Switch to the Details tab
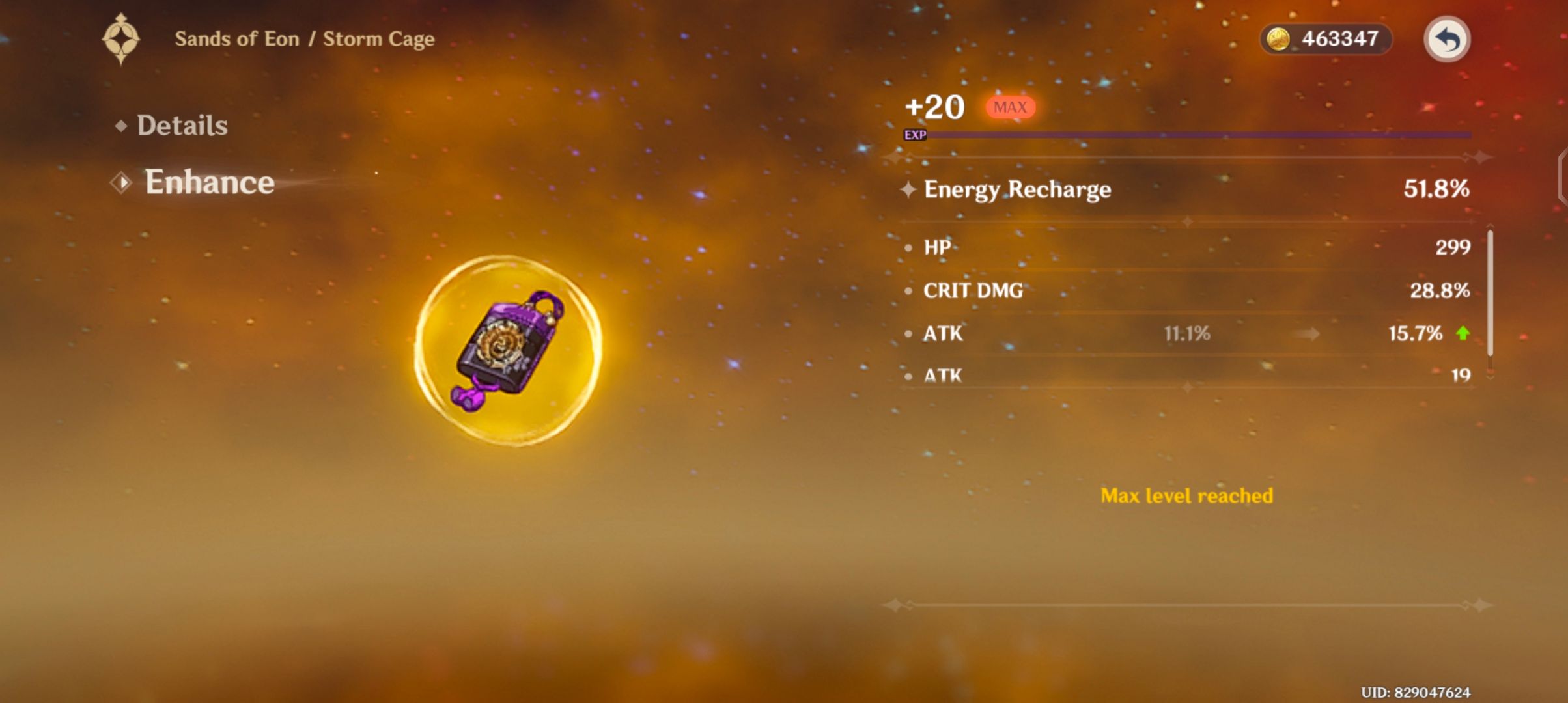The height and width of the screenshot is (703, 1568). click(x=182, y=125)
